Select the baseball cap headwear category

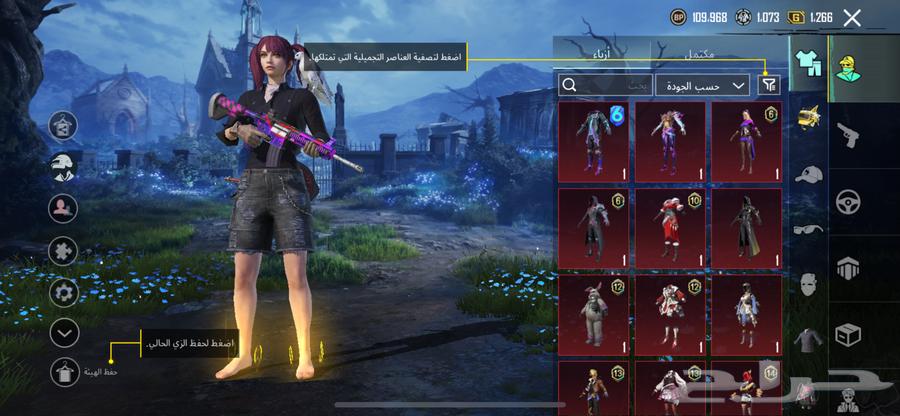pyautogui.click(x=807, y=174)
